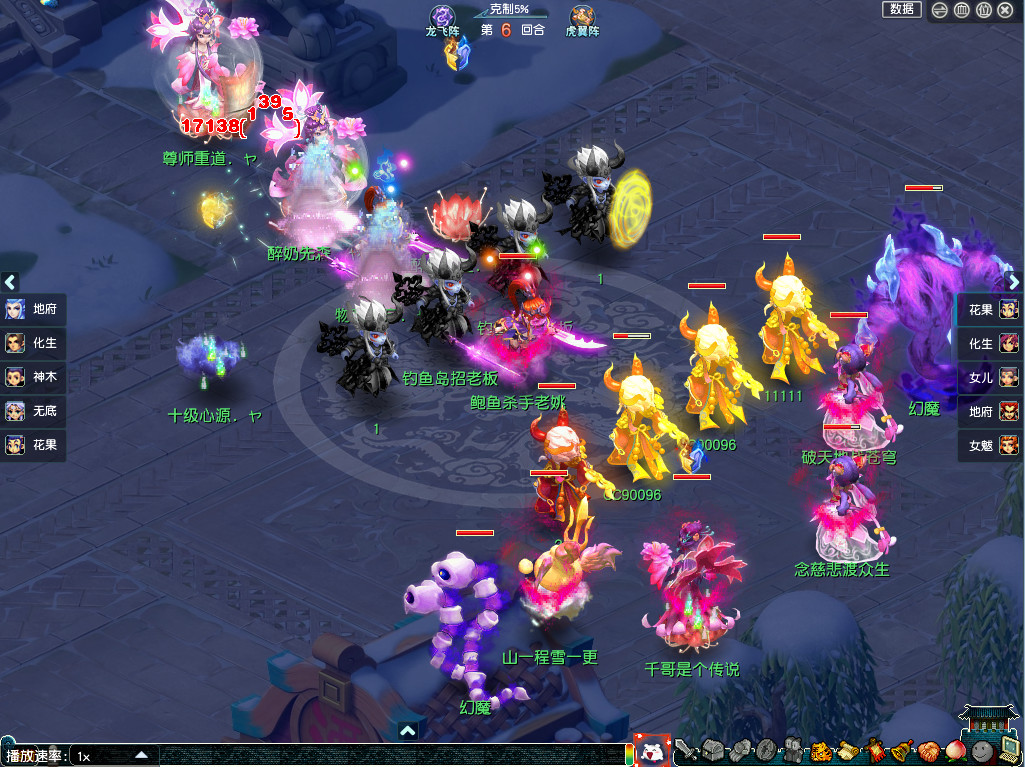Collapse the right team list arrow
This screenshot has width=1025, height=767.
(x=1013, y=282)
